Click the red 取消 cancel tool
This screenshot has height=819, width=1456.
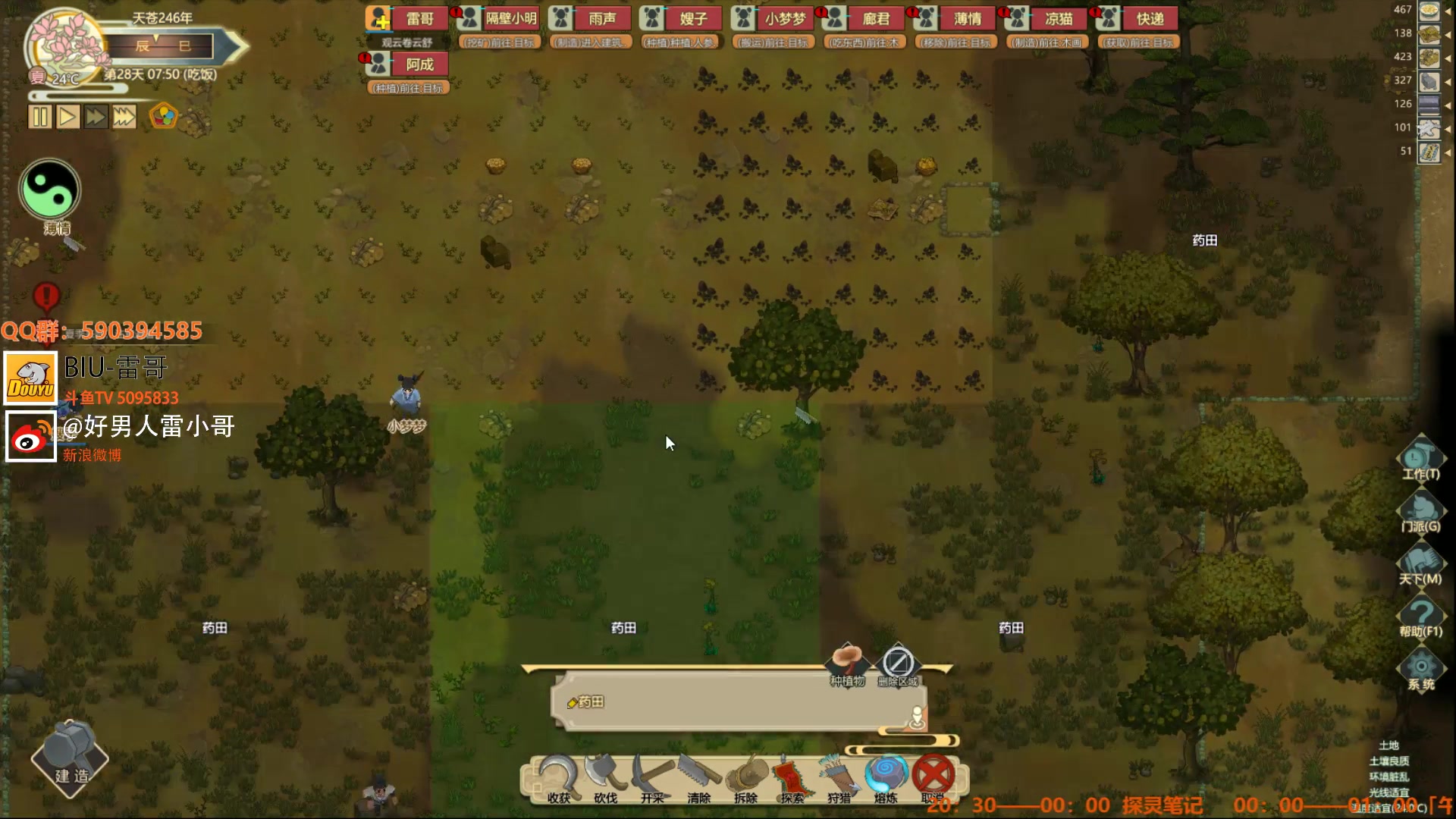(x=933, y=778)
